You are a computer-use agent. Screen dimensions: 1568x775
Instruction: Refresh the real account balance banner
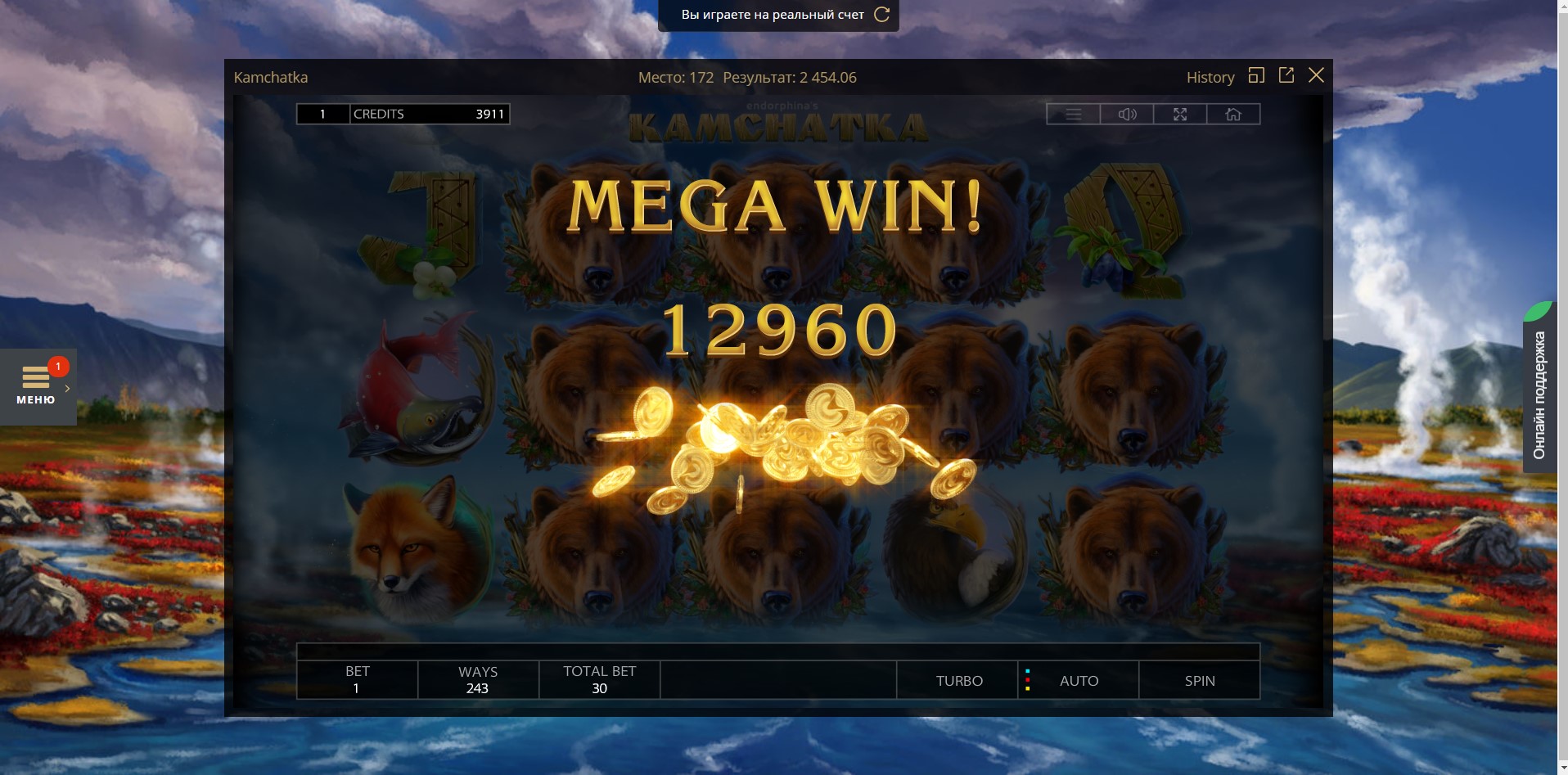point(881,14)
